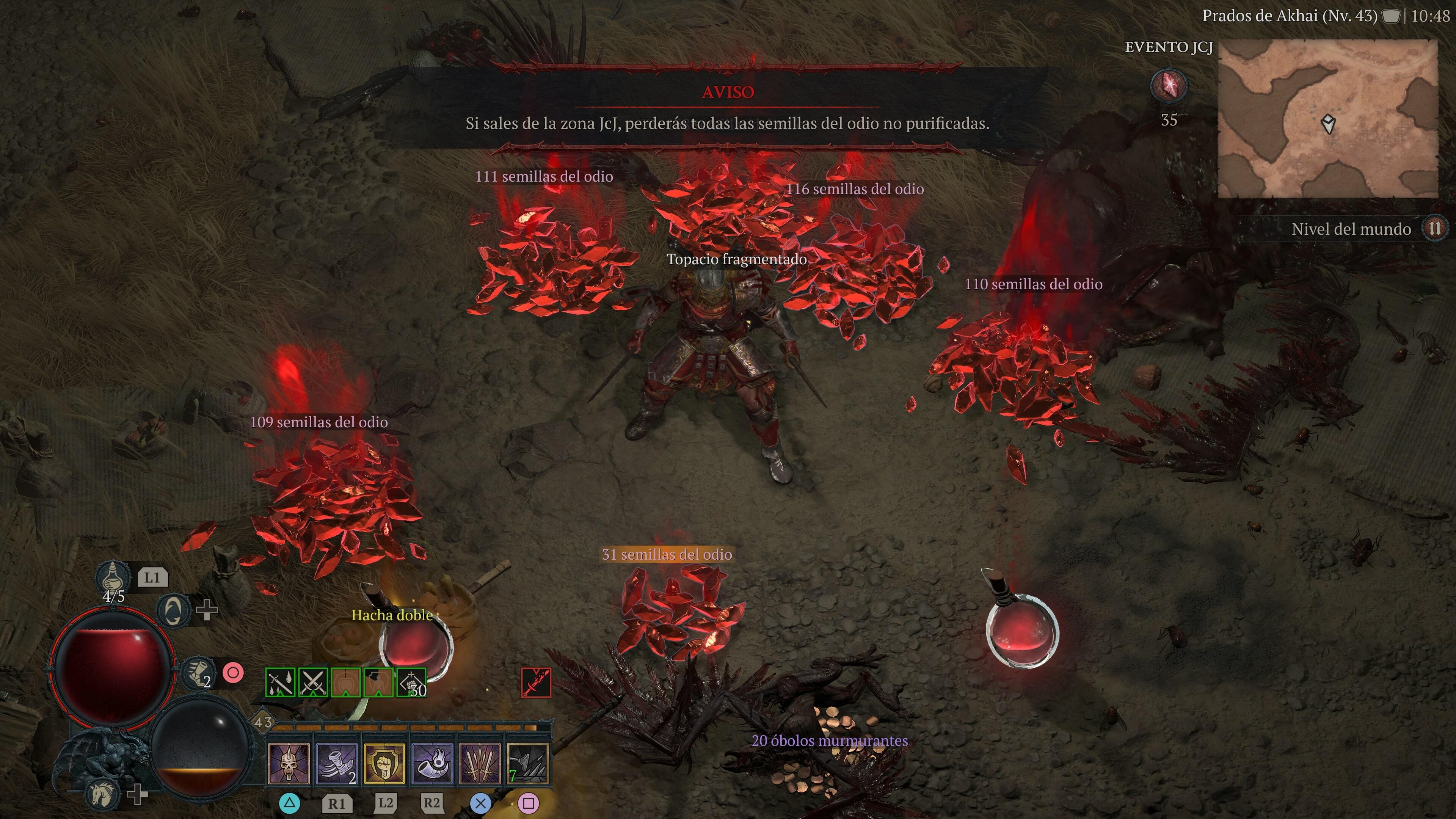The image size is (1456, 819).
Task: Activate the town portal swirl icon
Action: (173, 610)
